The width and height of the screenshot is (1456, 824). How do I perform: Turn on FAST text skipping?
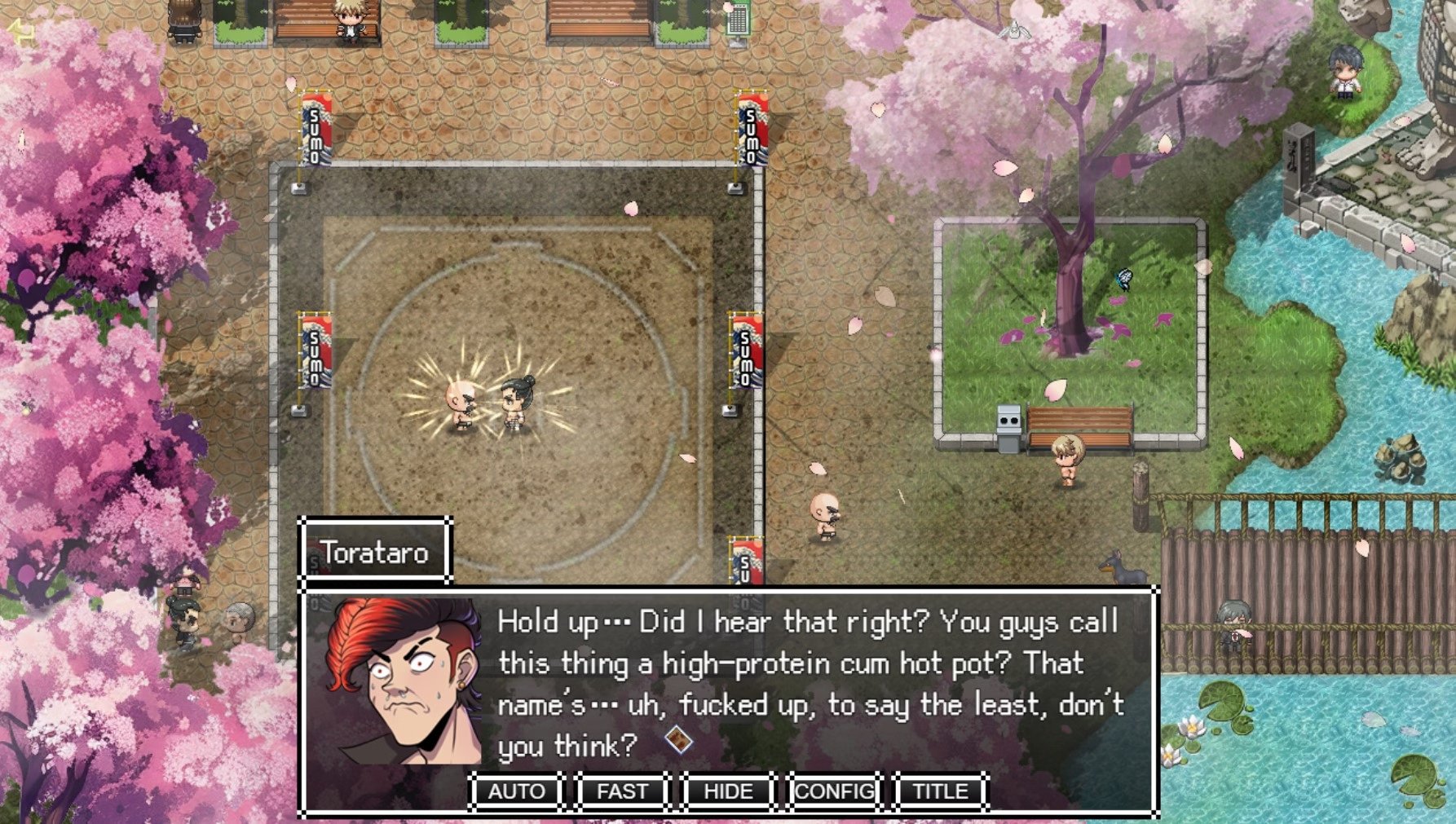tap(622, 791)
